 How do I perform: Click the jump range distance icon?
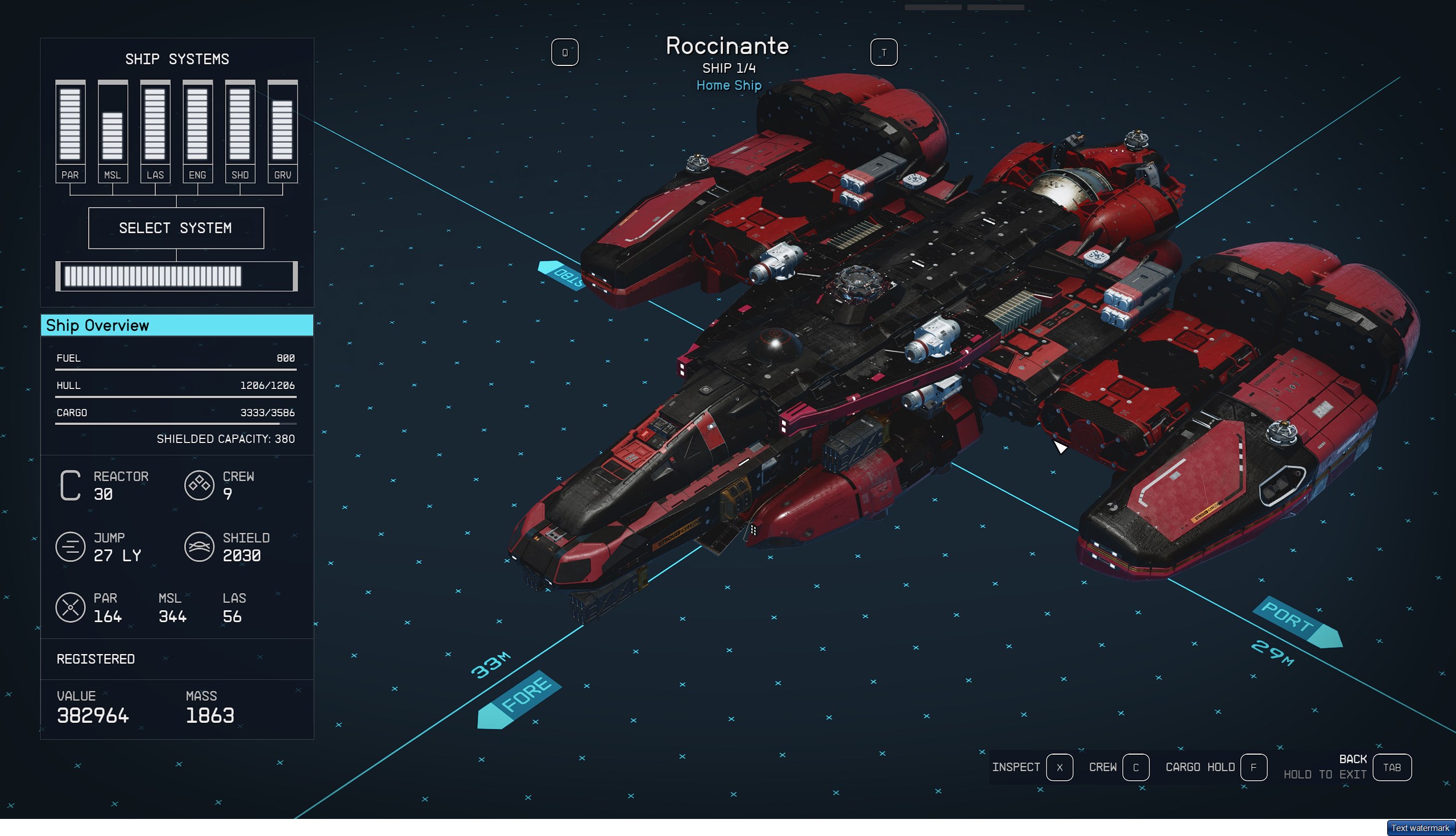(70, 546)
